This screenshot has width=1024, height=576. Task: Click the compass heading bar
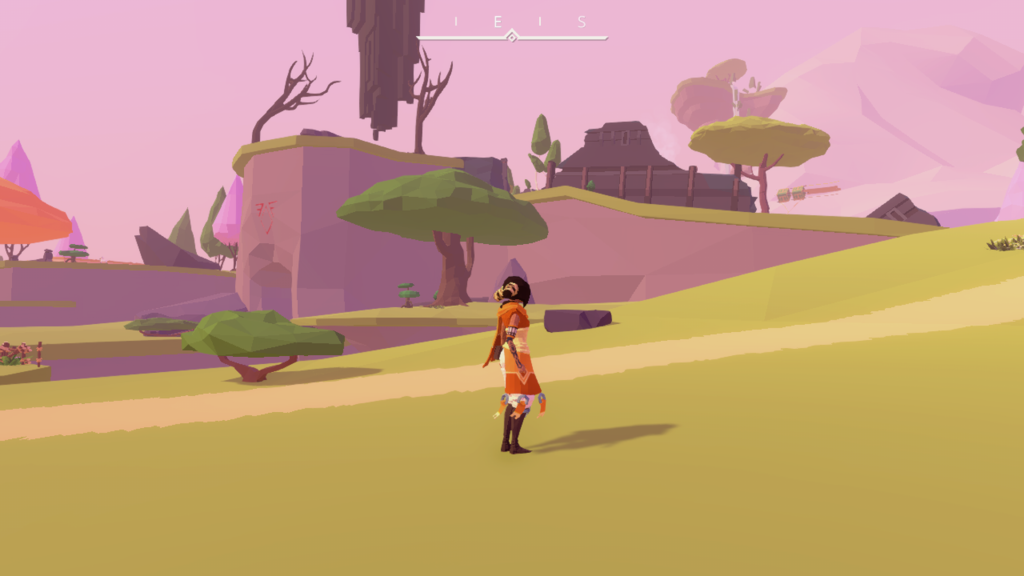511,37
